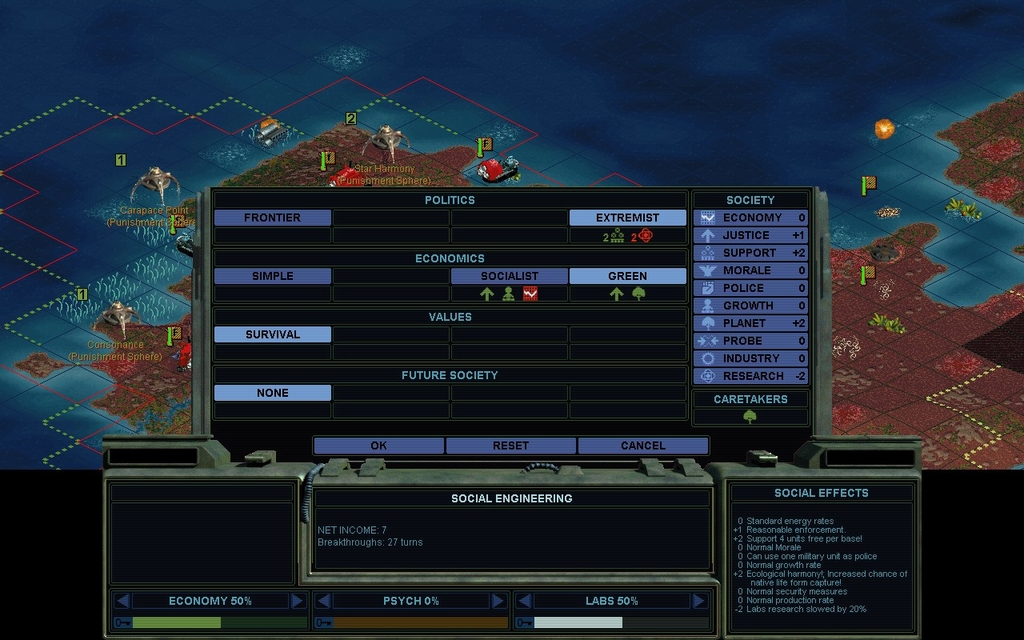Image resolution: width=1024 pixels, height=640 pixels.
Task: Confirm social engineering with OK
Action: 378,446
